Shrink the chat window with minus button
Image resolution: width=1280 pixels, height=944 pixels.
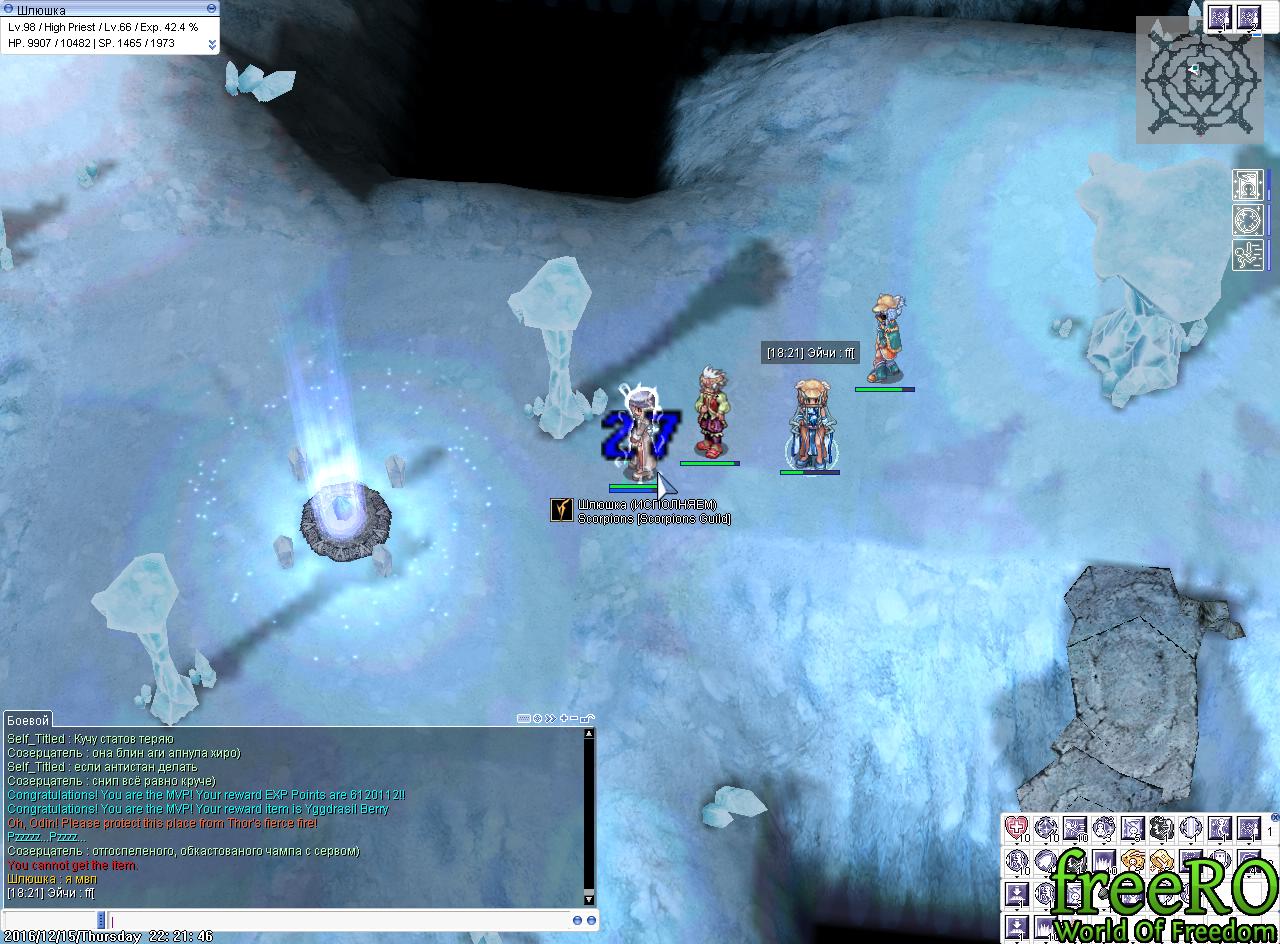tap(576, 718)
